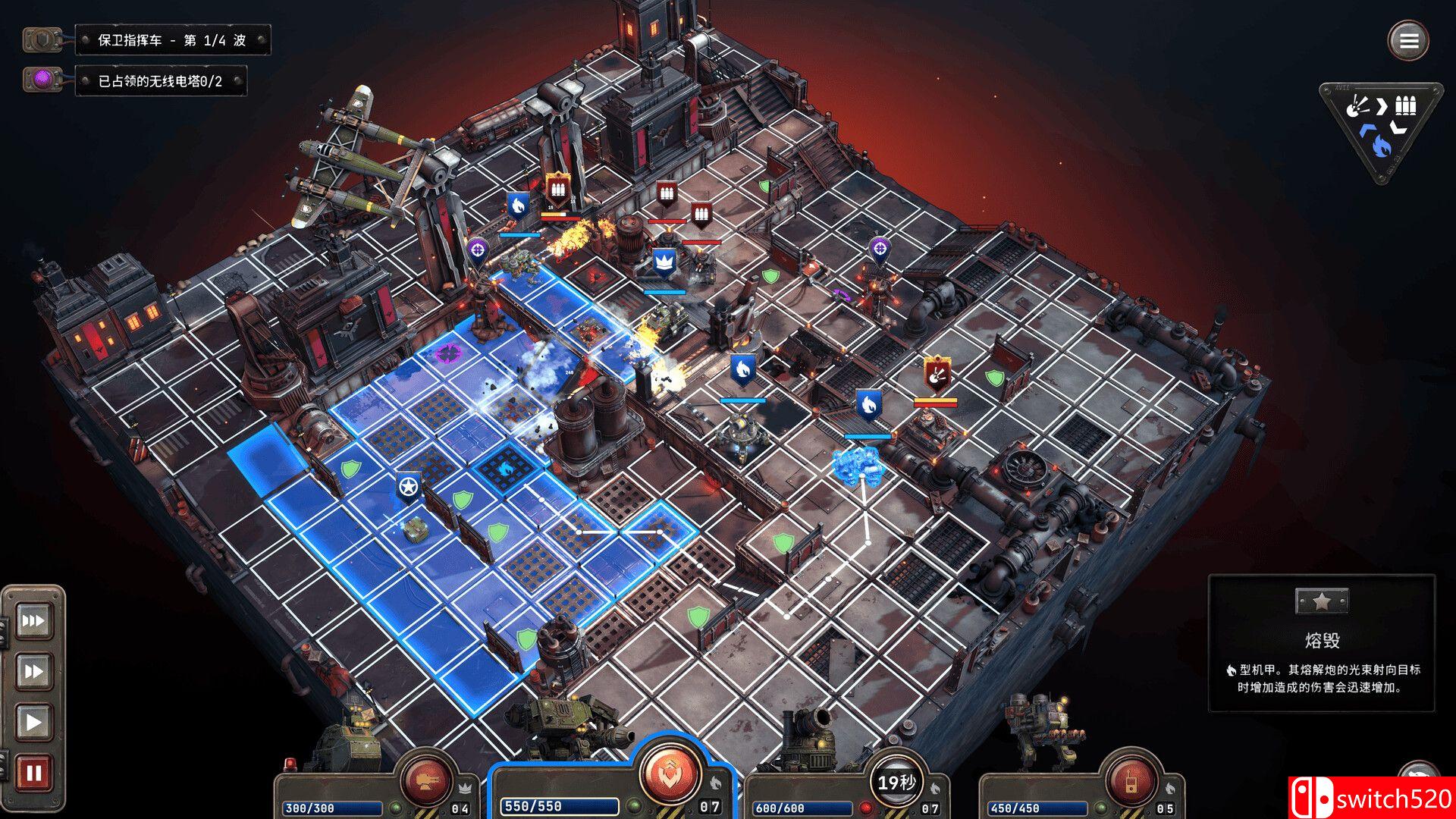Set triple-arrow fastest game speed
1456x819 pixels.
click(x=33, y=621)
